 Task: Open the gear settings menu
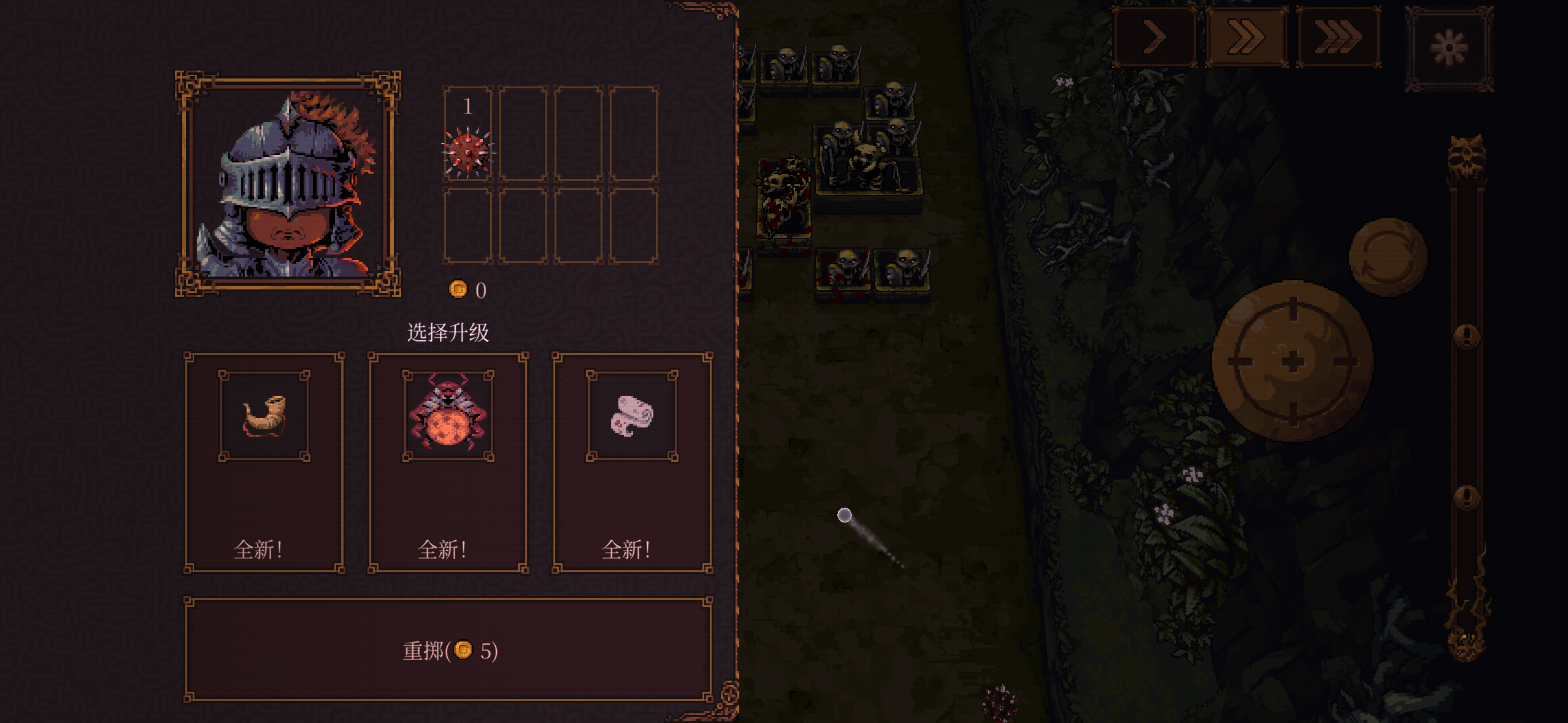(x=1449, y=48)
